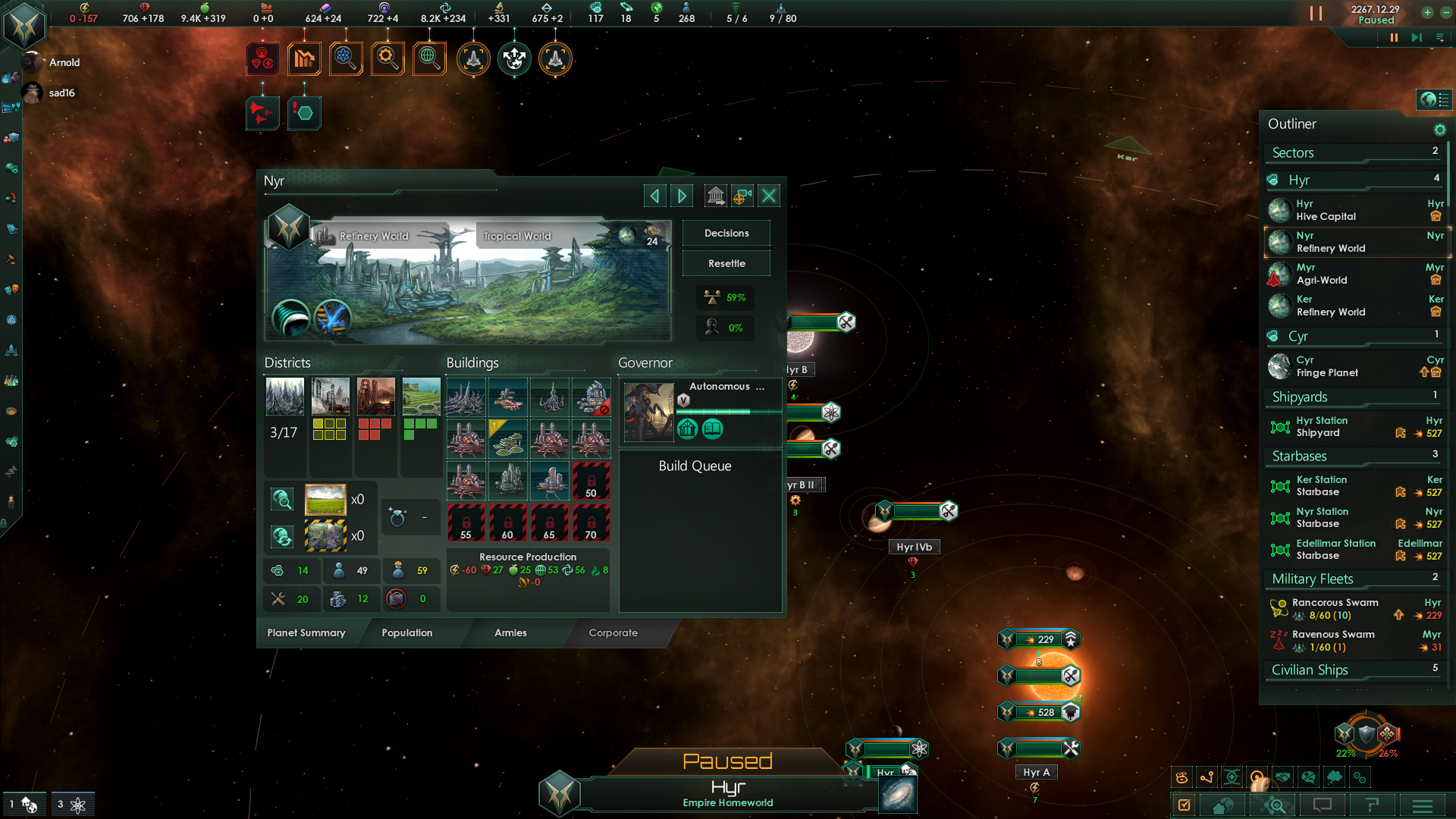
Task: Go to the next planet arrow
Action: pyautogui.click(x=682, y=196)
